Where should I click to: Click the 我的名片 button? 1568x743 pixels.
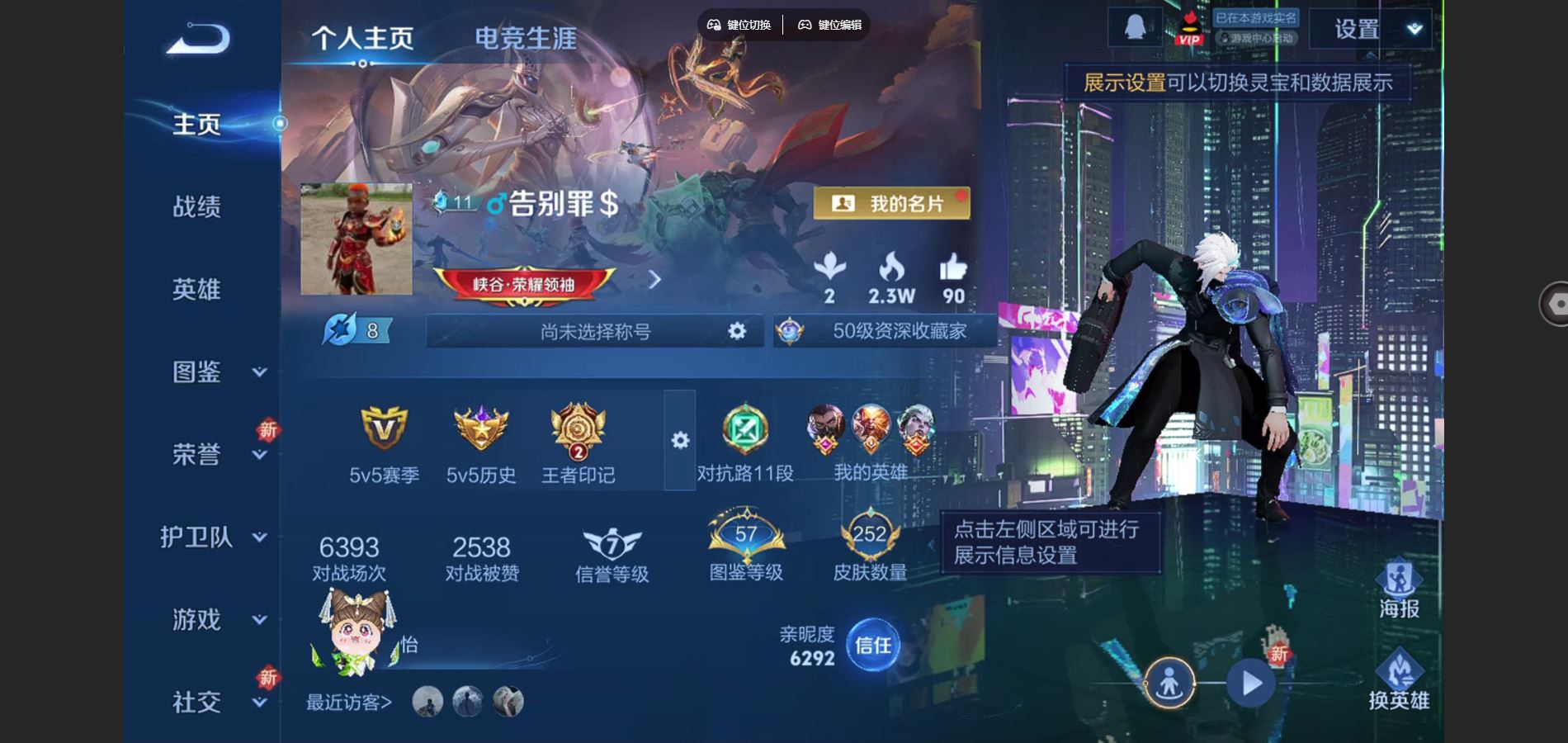click(x=891, y=204)
